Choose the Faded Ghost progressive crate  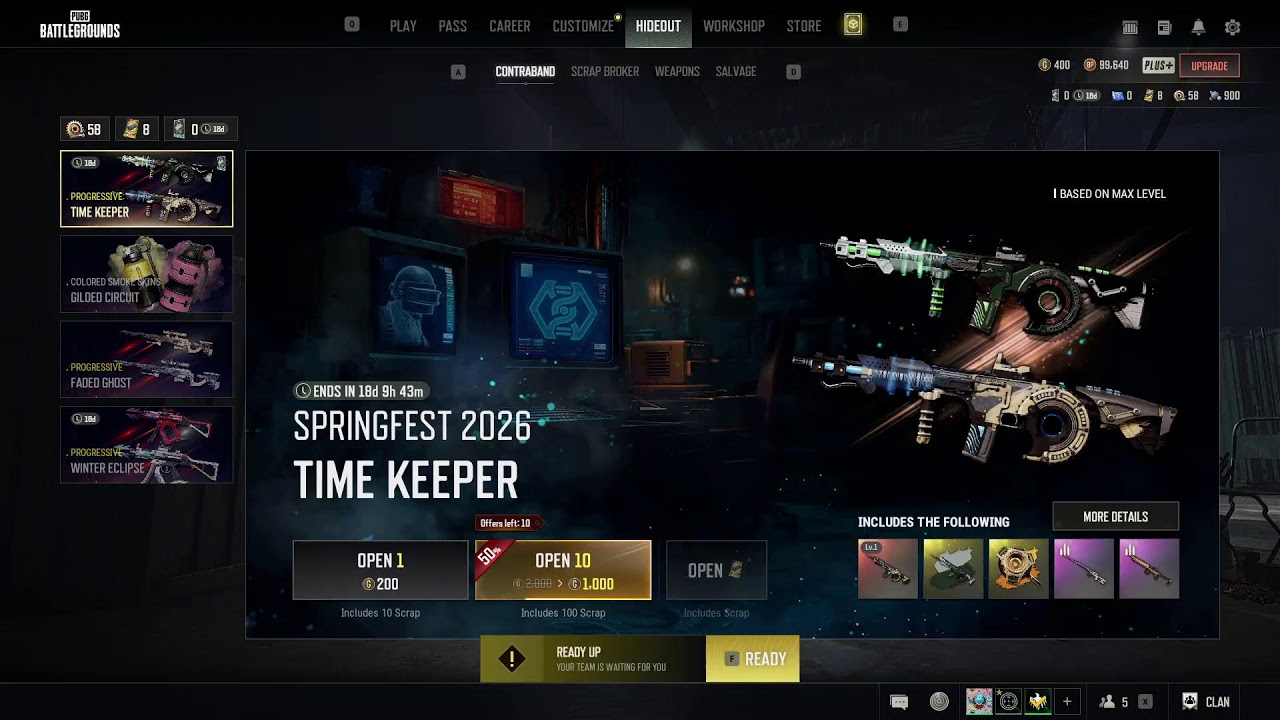(x=146, y=359)
